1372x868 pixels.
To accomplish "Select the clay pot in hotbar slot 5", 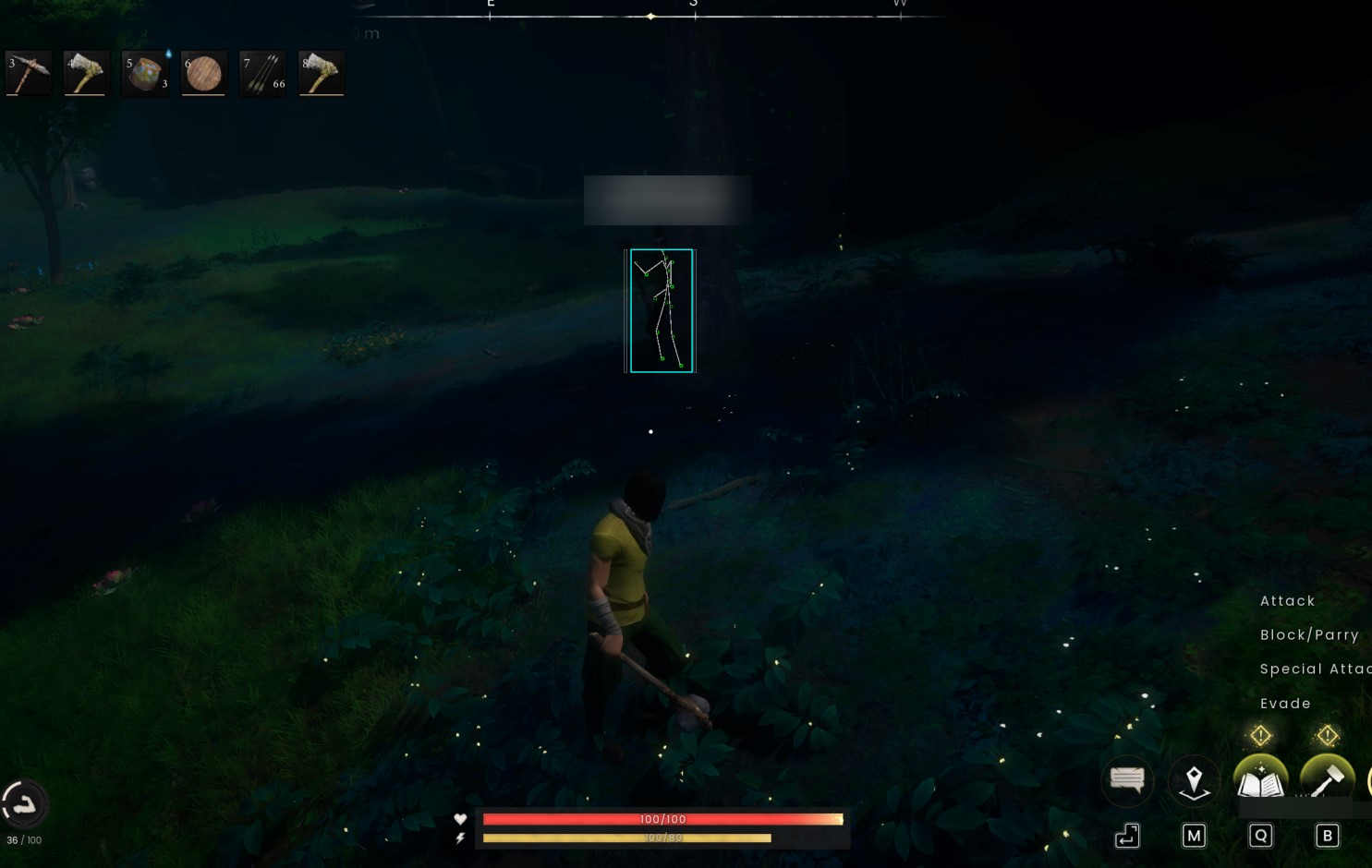I will [x=145, y=73].
